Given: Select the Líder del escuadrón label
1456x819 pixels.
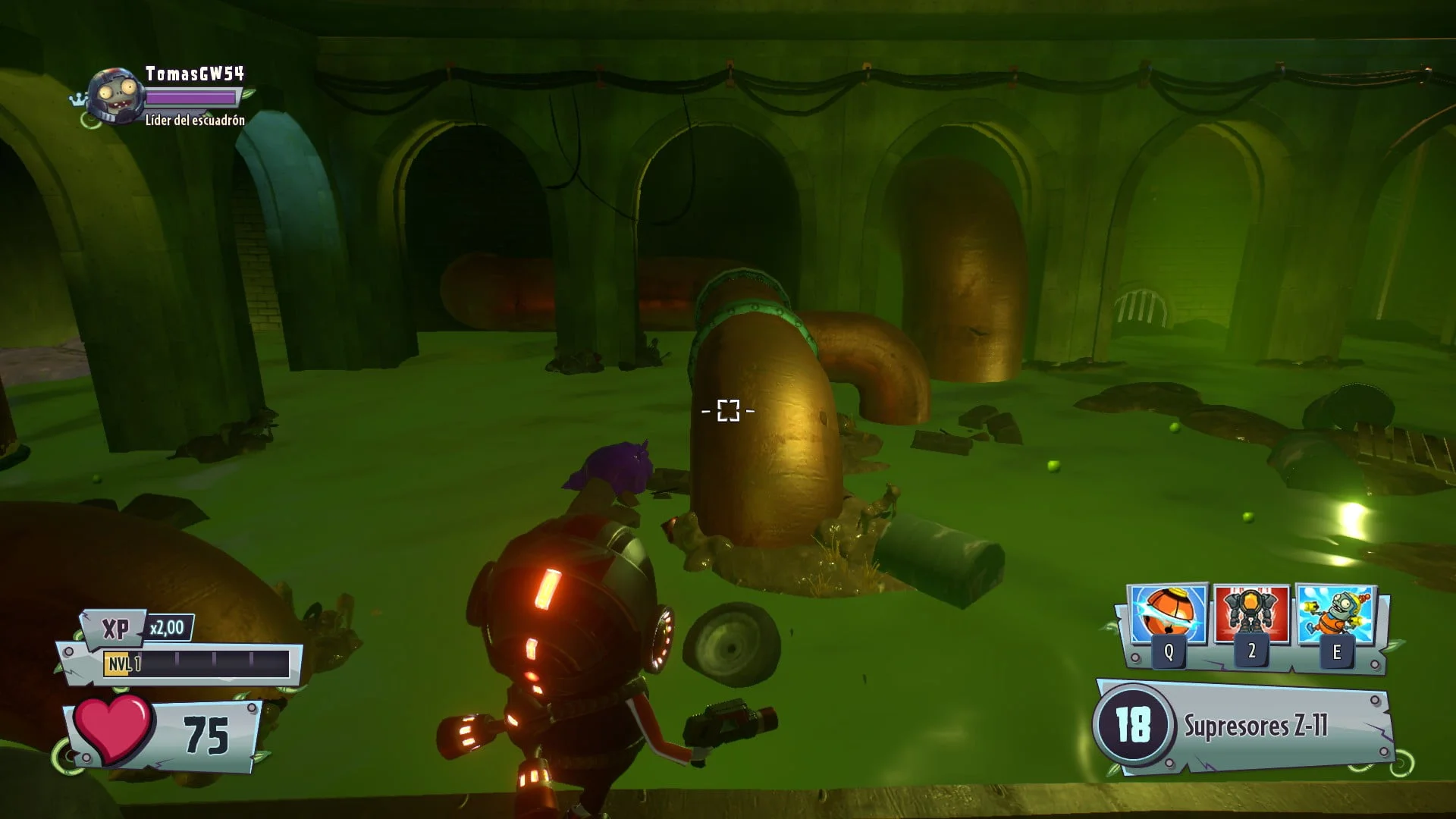Looking at the screenshot, I should (195, 120).
